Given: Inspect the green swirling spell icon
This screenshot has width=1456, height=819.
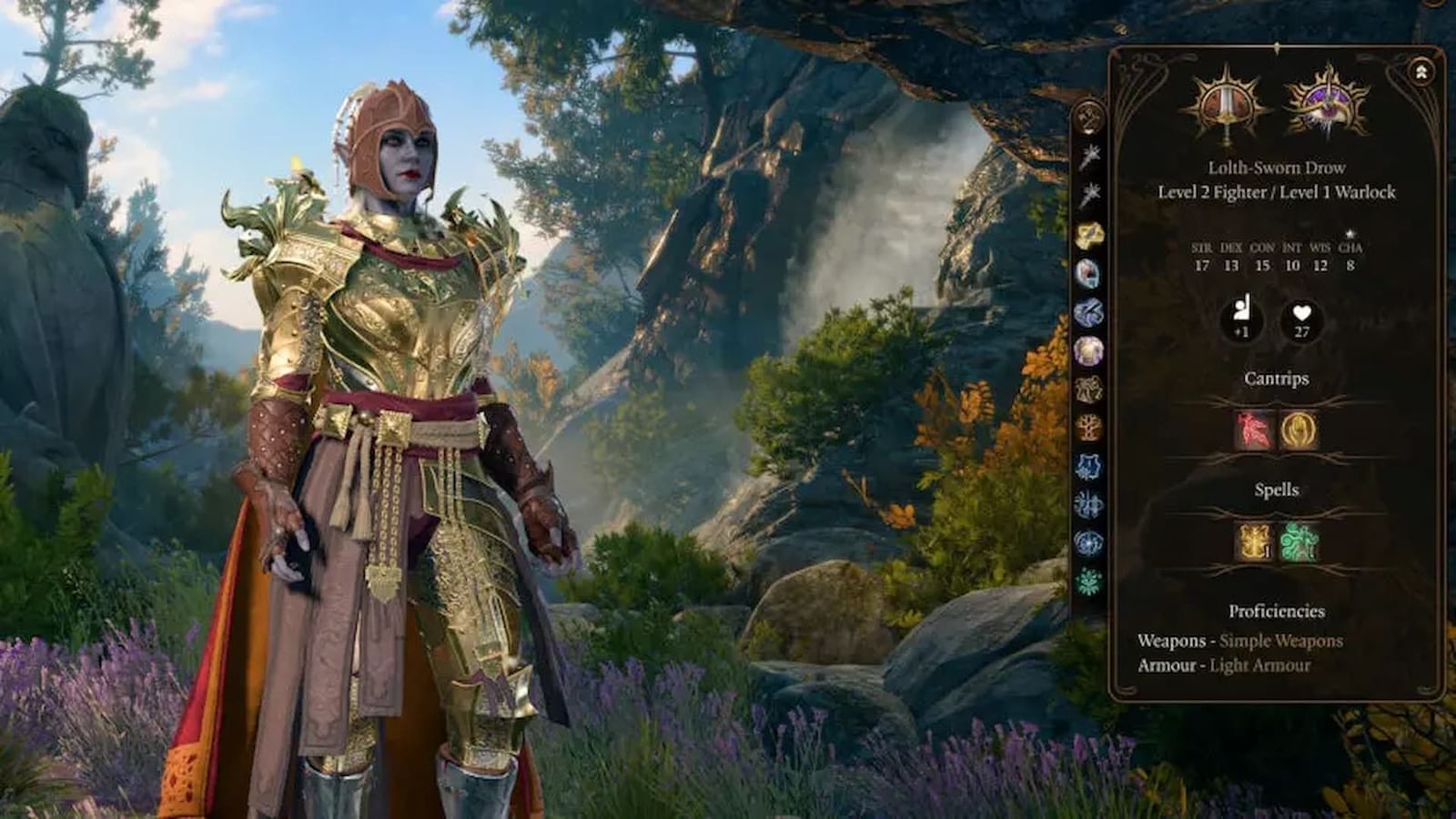Looking at the screenshot, I should click(x=1299, y=541).
